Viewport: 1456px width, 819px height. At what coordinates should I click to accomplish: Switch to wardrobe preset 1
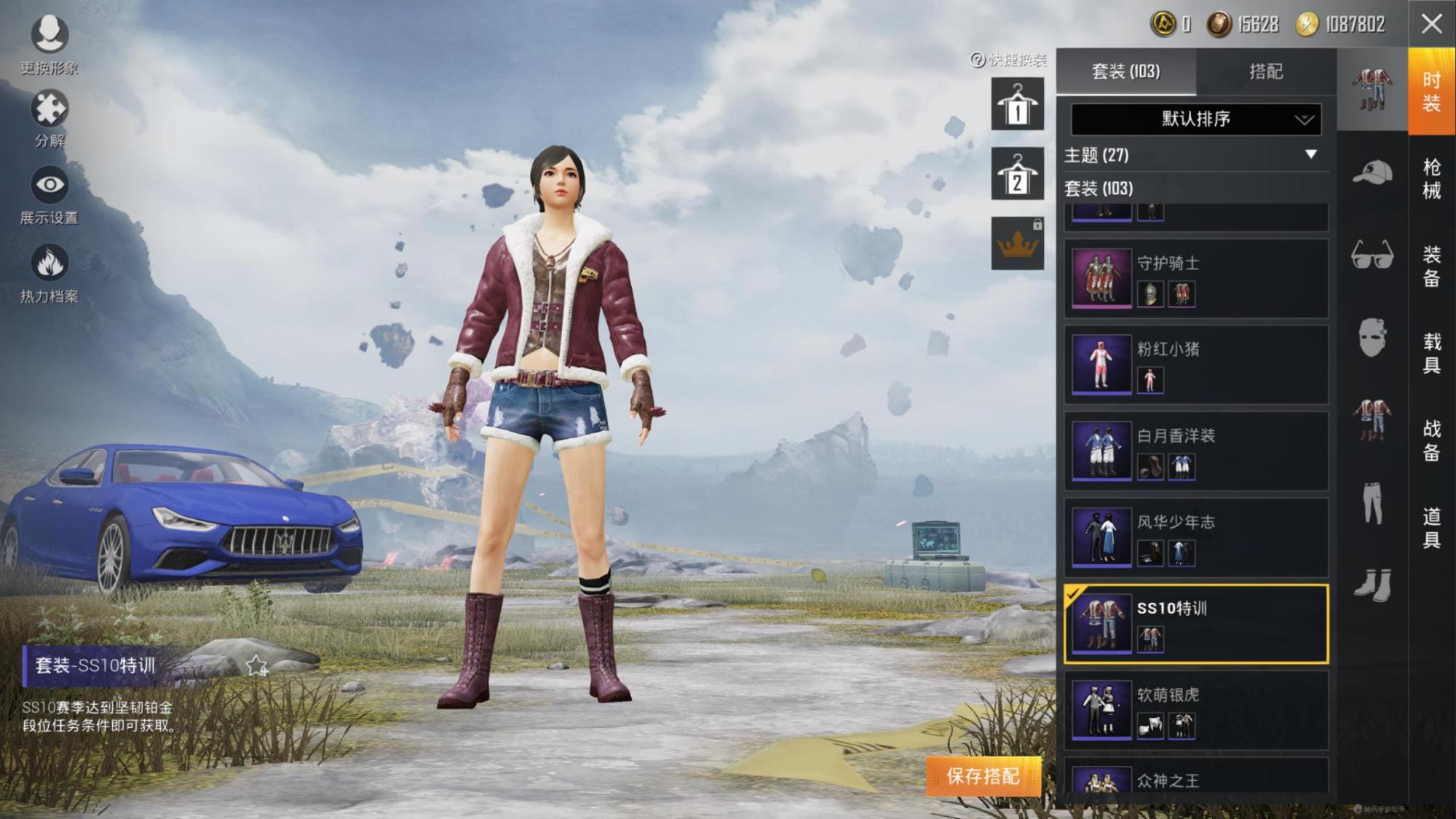(1017, 105)
